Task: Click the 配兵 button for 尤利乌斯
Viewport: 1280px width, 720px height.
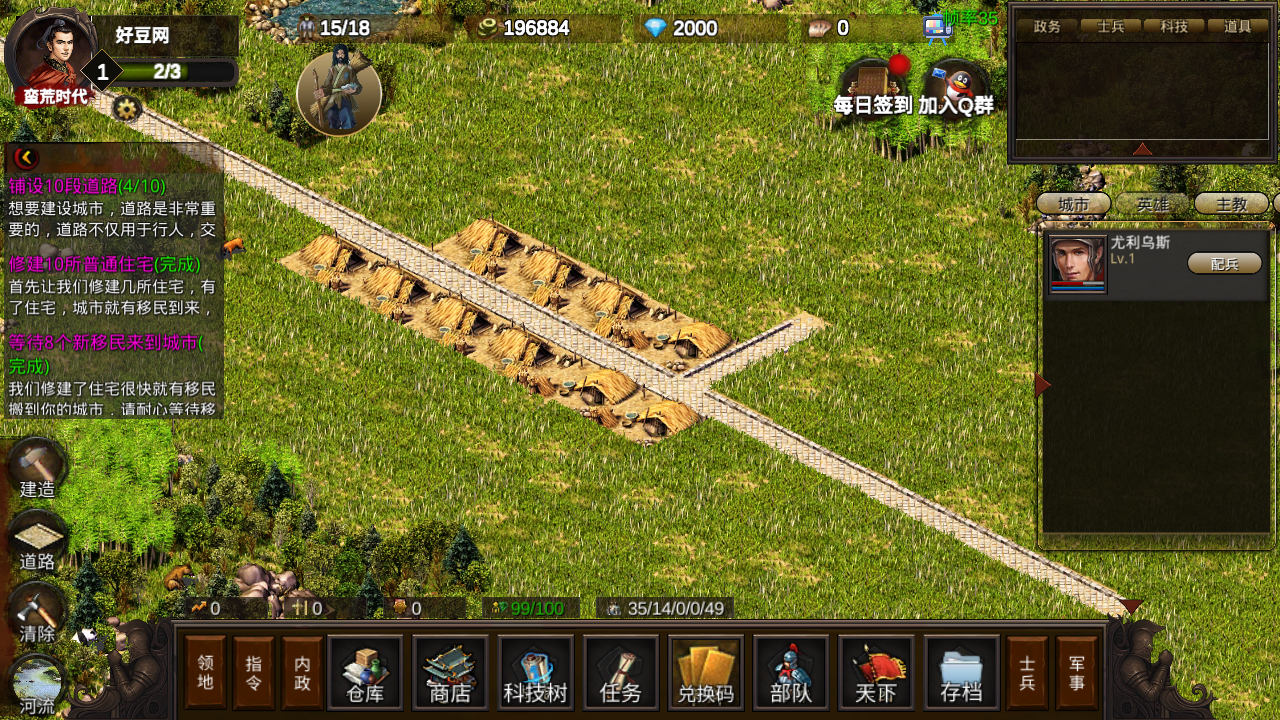Action: click(1224, 263)
